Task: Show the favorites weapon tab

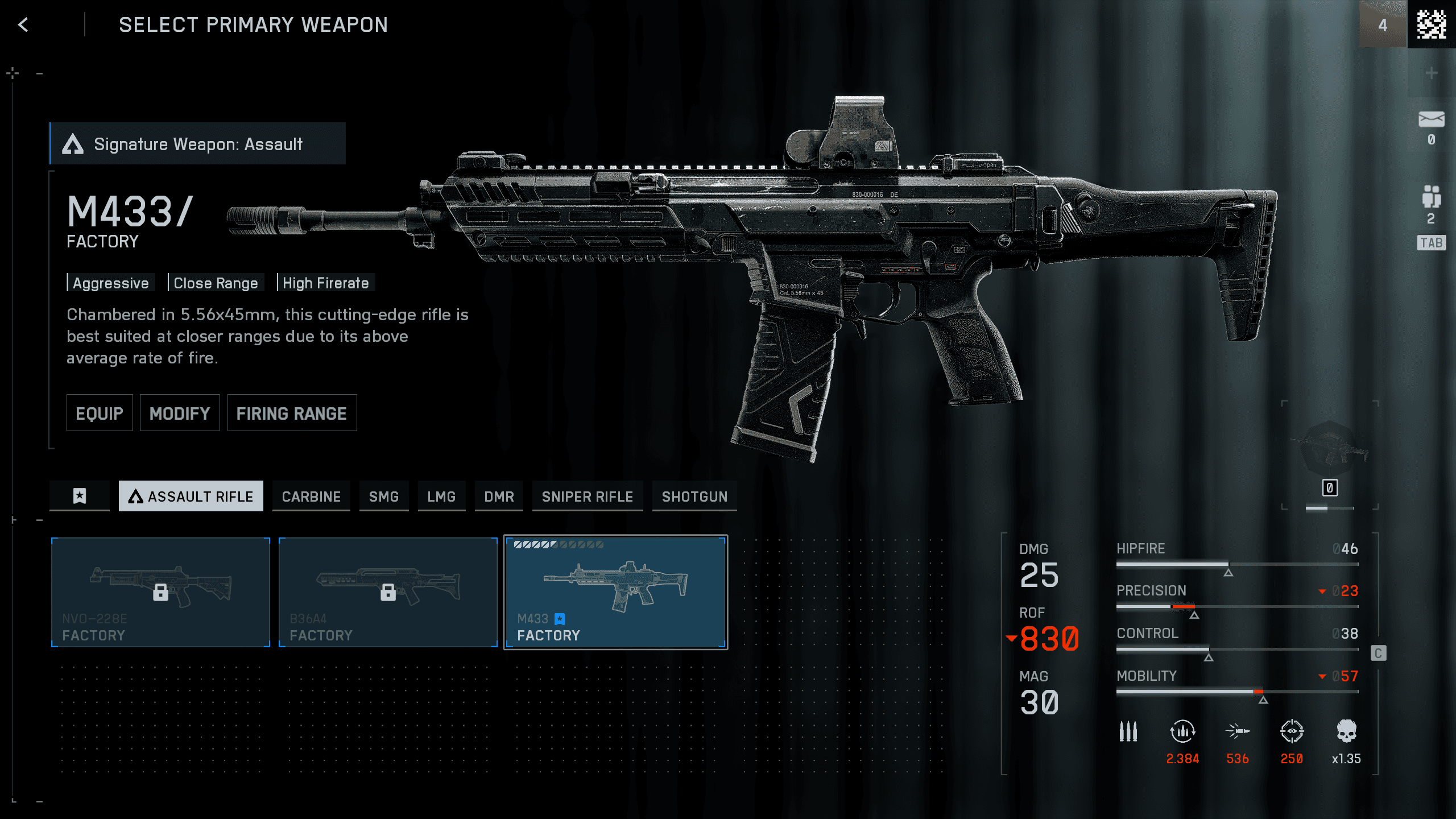Action: point(80,496)
